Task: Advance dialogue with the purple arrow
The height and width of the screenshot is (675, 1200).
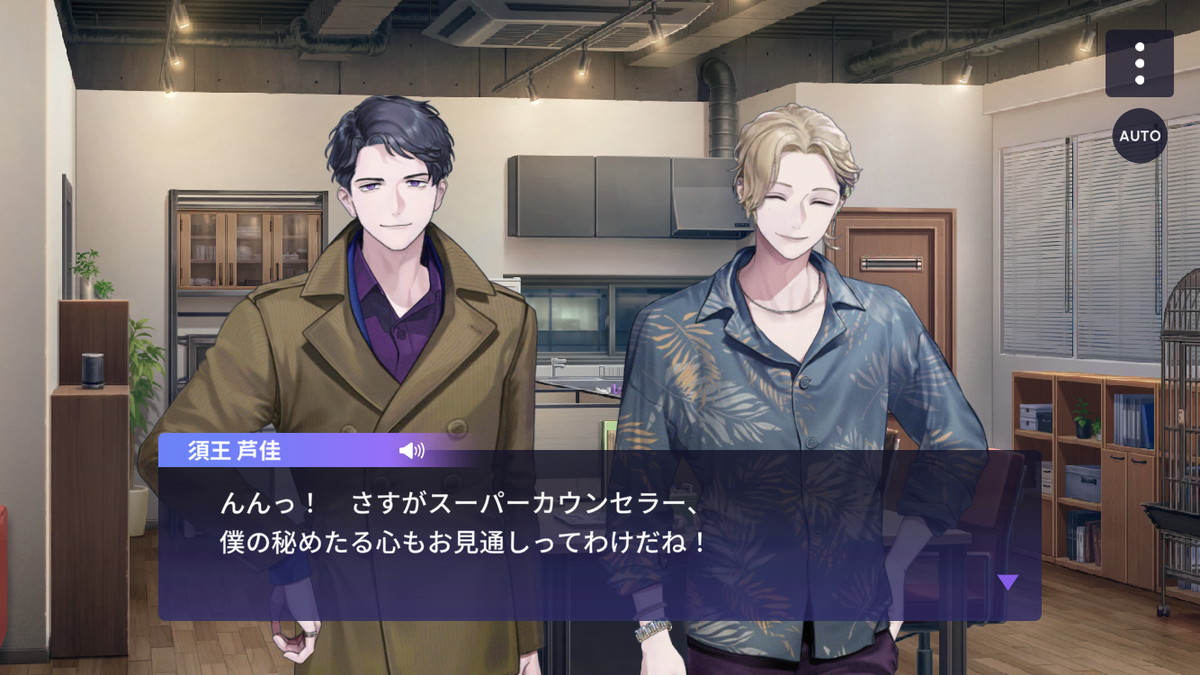Action: (1008, 582)
